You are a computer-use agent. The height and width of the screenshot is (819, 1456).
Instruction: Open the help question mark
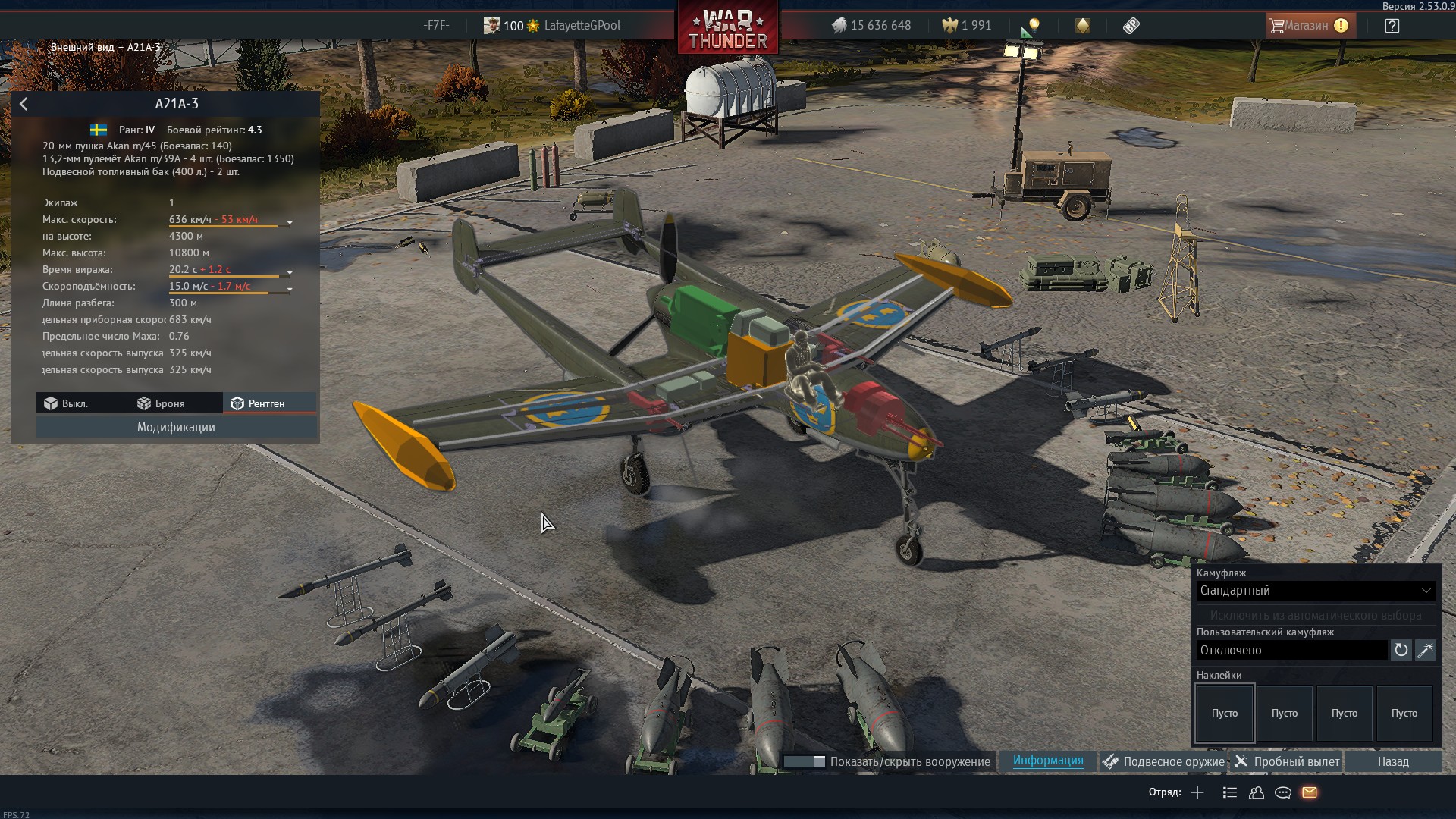pyautogui.click(x=1392, y=26)
